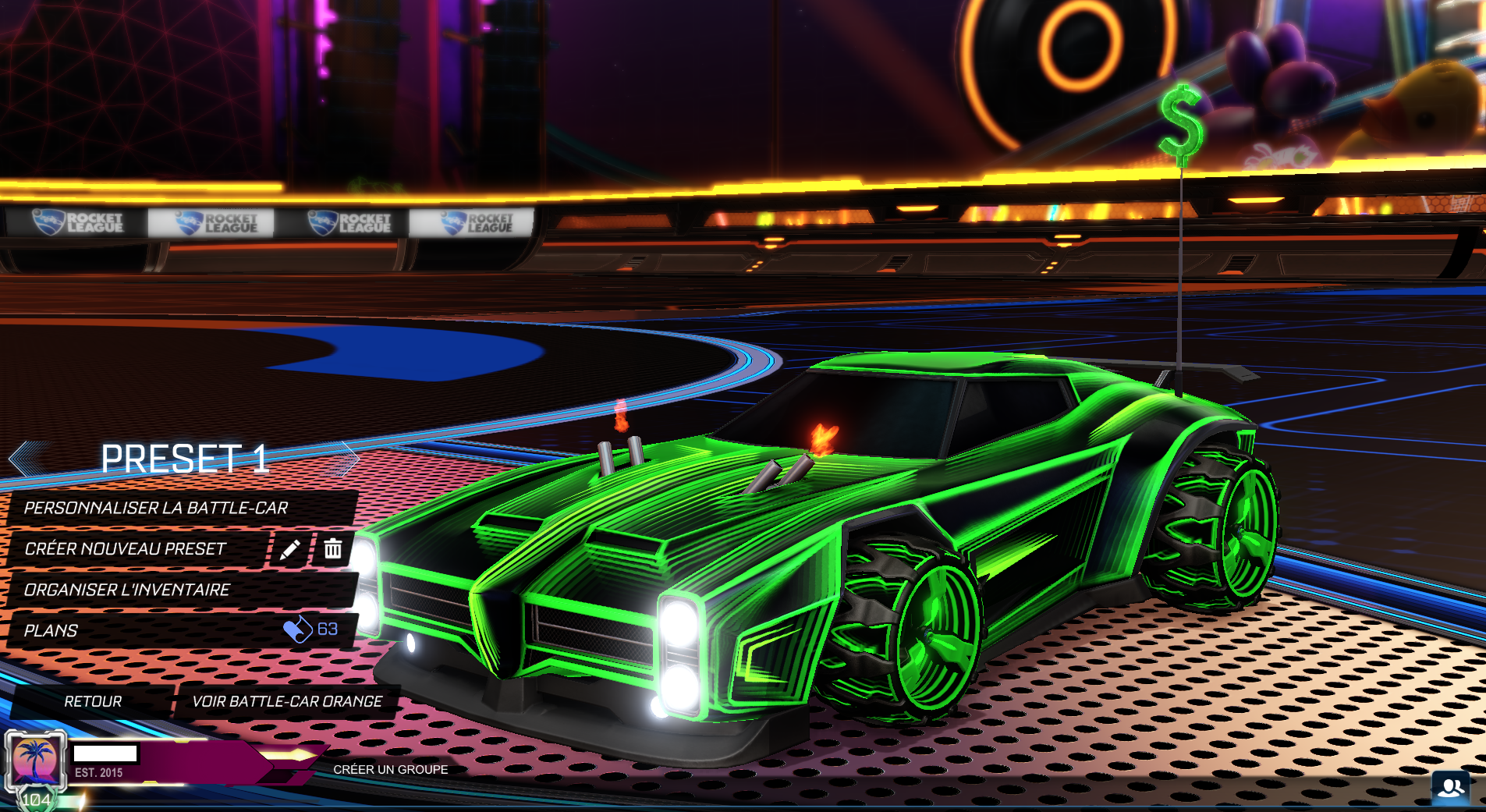Rename the preset using the pencil icon

[x=289, y=548]
